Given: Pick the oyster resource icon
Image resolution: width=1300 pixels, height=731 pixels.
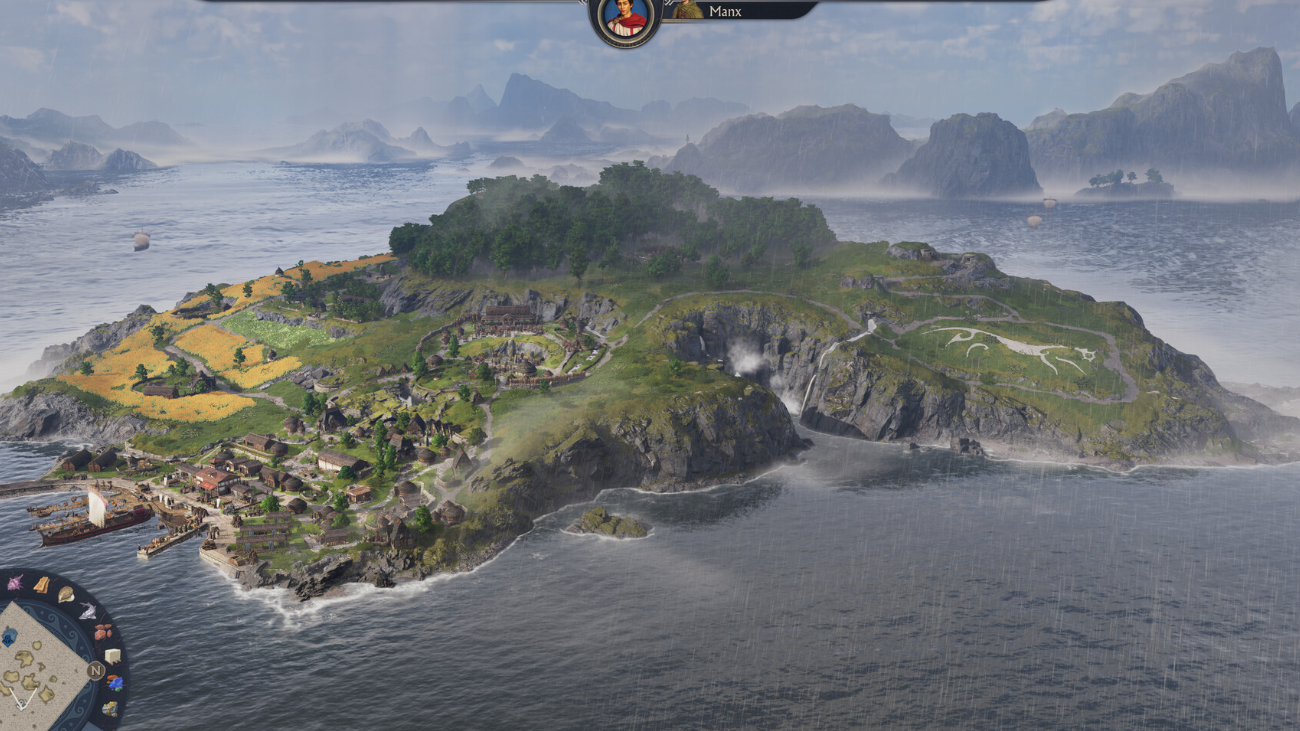Looking at the screenshot, I should (x=66, y=595).
